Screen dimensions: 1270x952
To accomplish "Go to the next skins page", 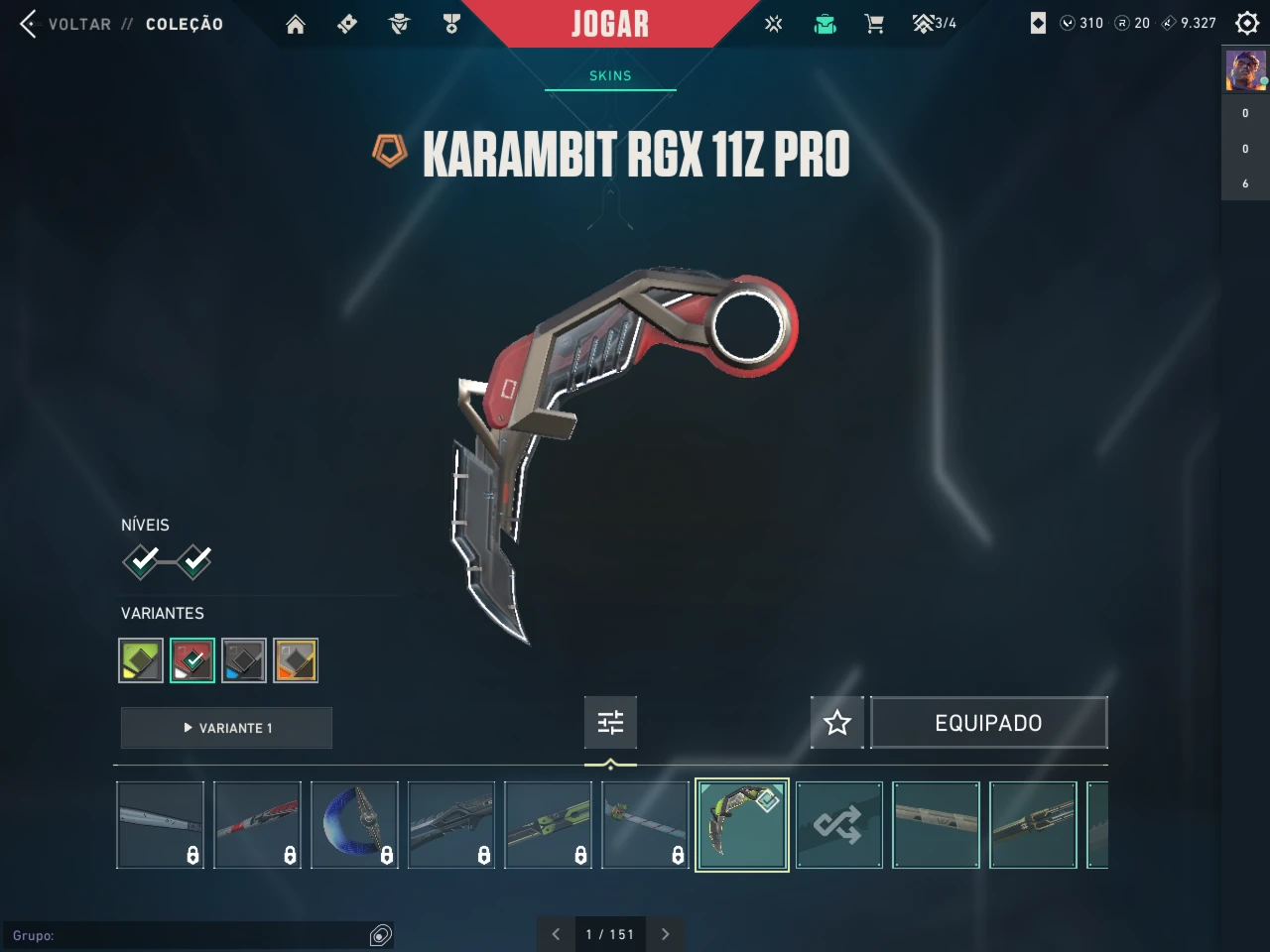I will 666,934.
